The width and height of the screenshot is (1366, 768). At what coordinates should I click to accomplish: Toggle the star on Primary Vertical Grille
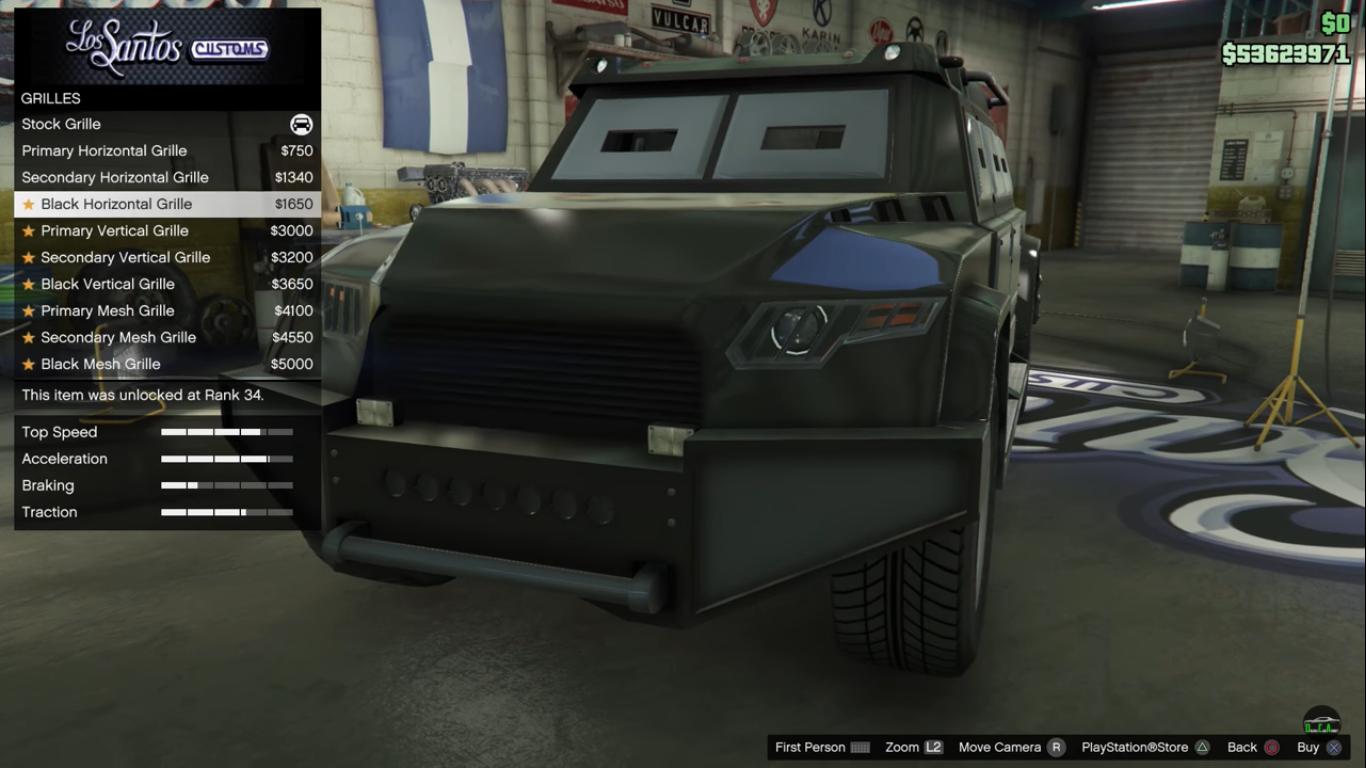[x=29, y=231]
